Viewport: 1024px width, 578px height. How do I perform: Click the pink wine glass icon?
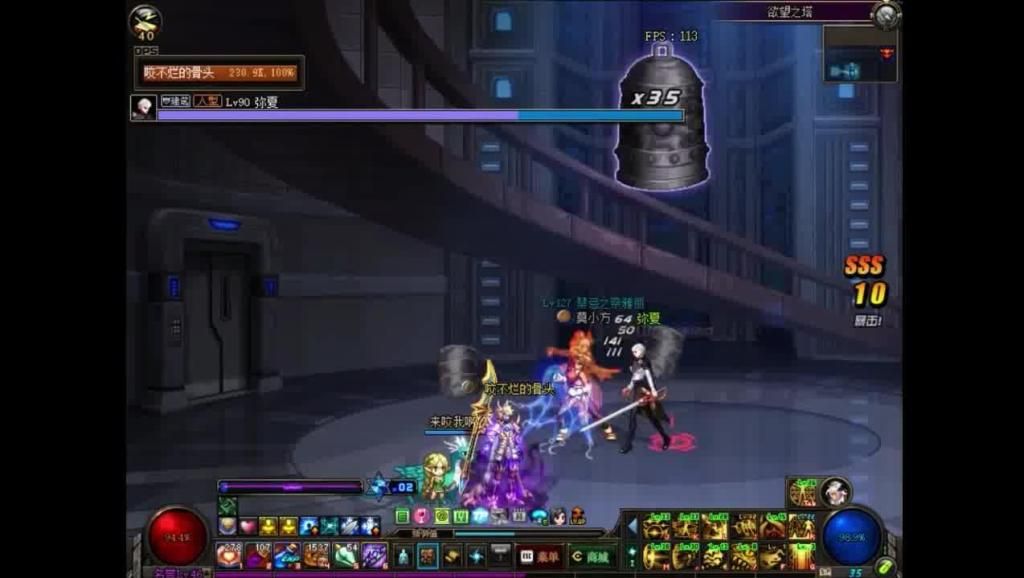point(422,516)
